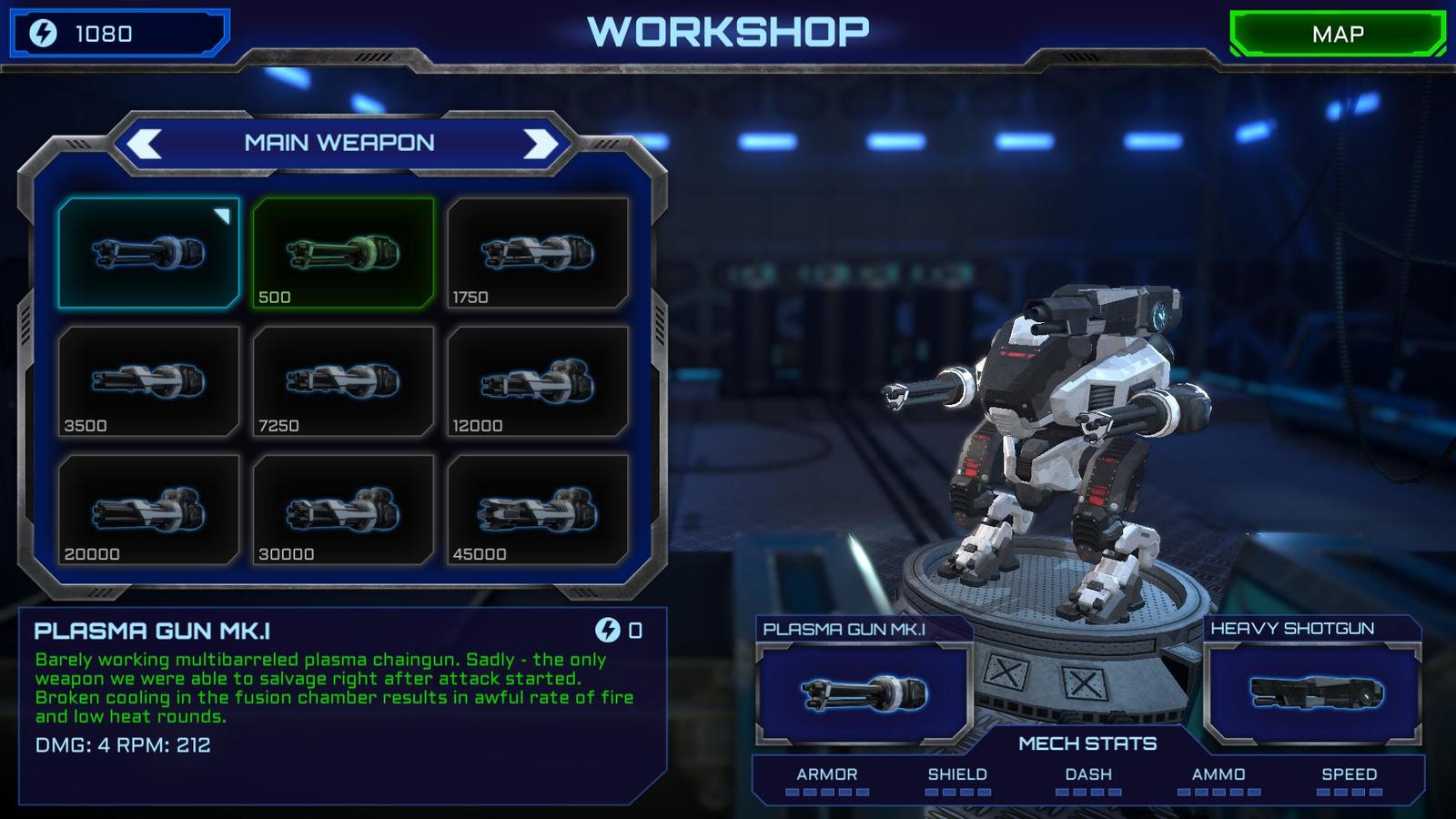Toggle selection of the 3500 weapon tier
The width and height of the screenshot is (1456, 819).
[150, 380]
